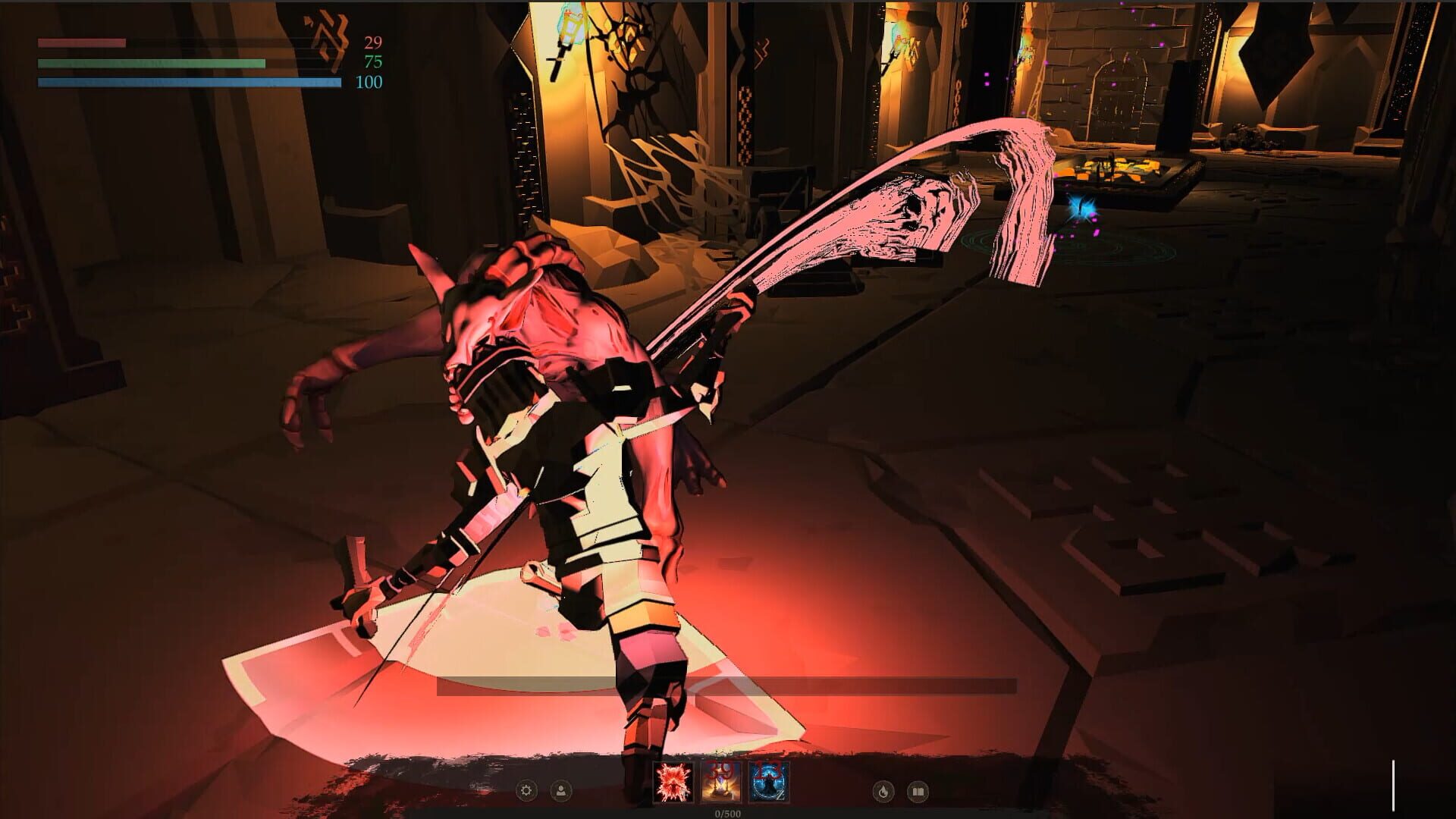Click the teal 100 value text
Image resolution: width=1456 pixels, height=819 pixels.
(368, 83)
